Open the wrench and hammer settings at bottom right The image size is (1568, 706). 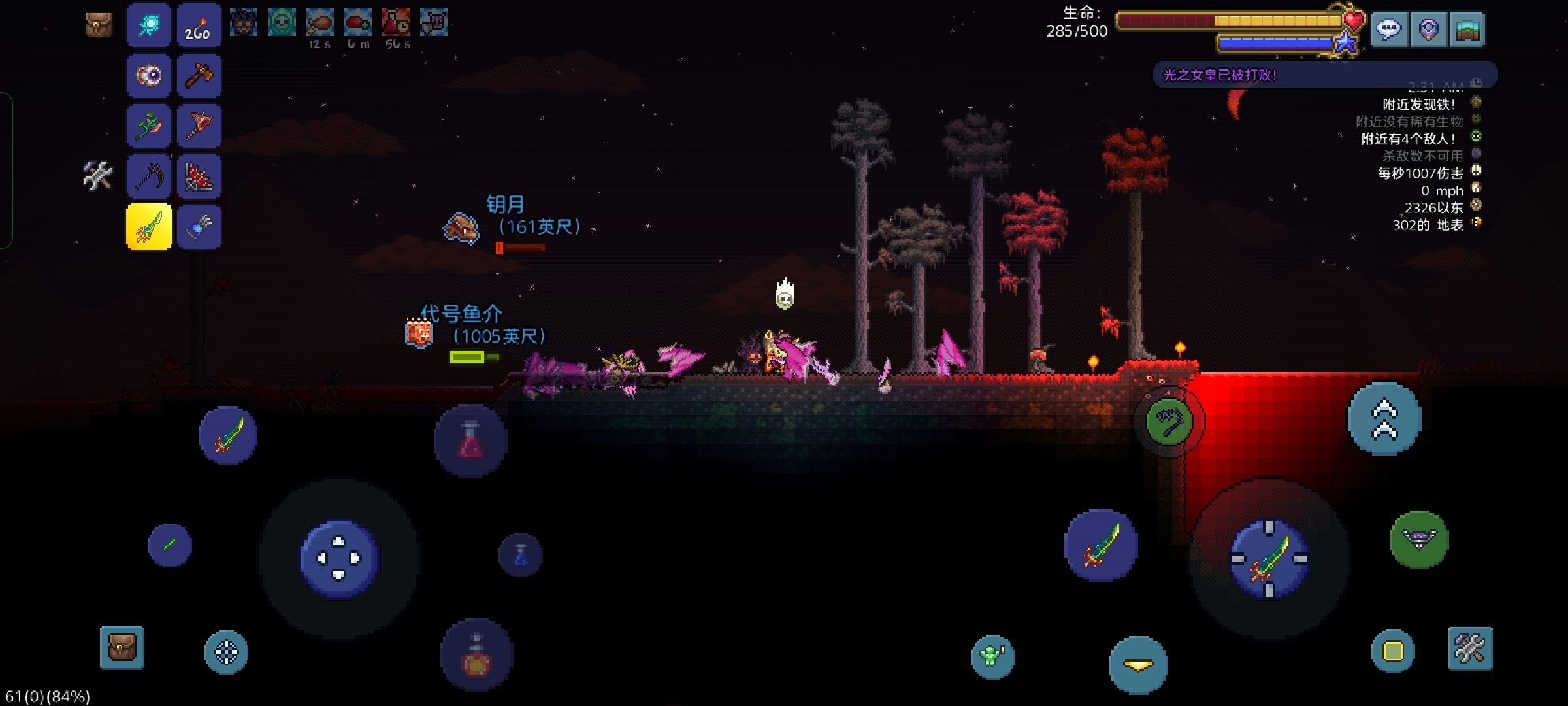[1470, 649]
